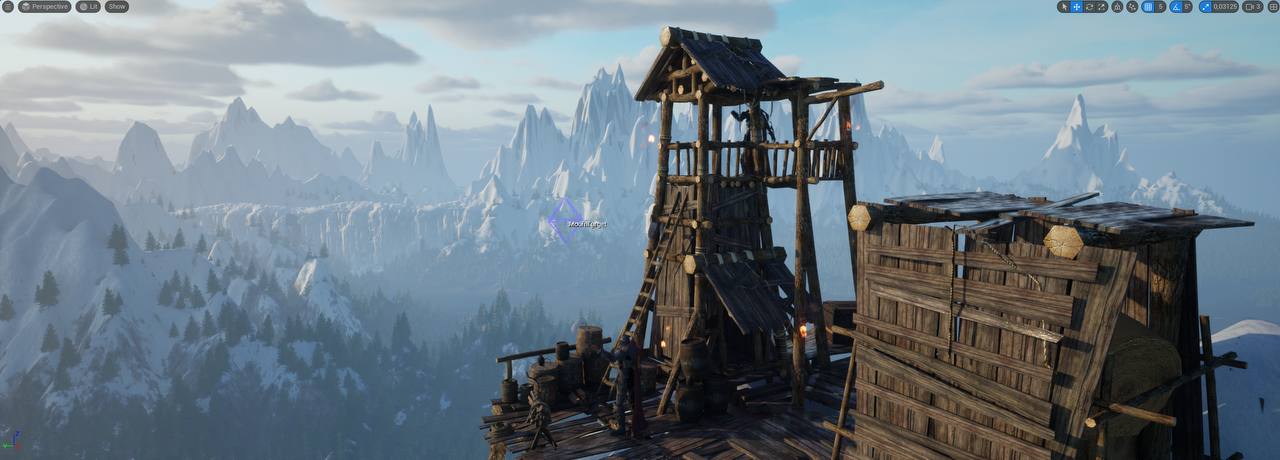The height and width of the screenshot is (460, 1280).
Task: Switch to the scale gizmo tool
Action: (x=1102, y=6)
